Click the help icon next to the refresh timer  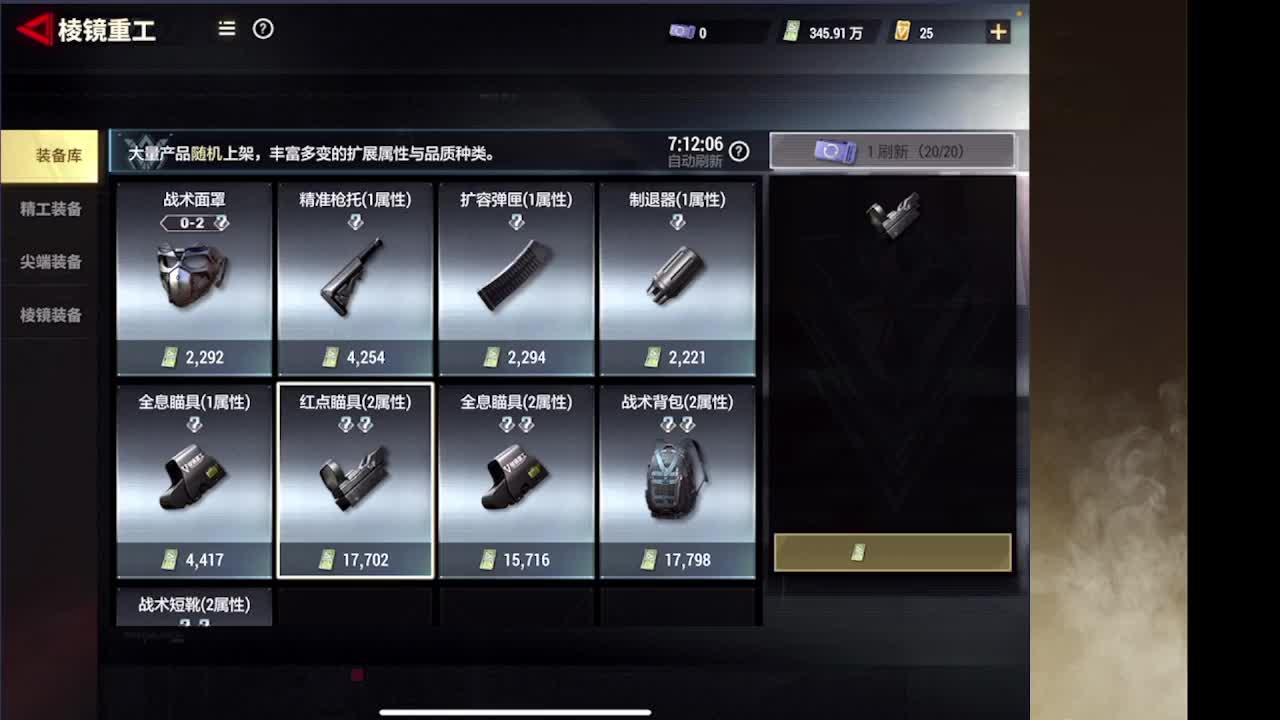pyautogui.click(x=738, y=151)
